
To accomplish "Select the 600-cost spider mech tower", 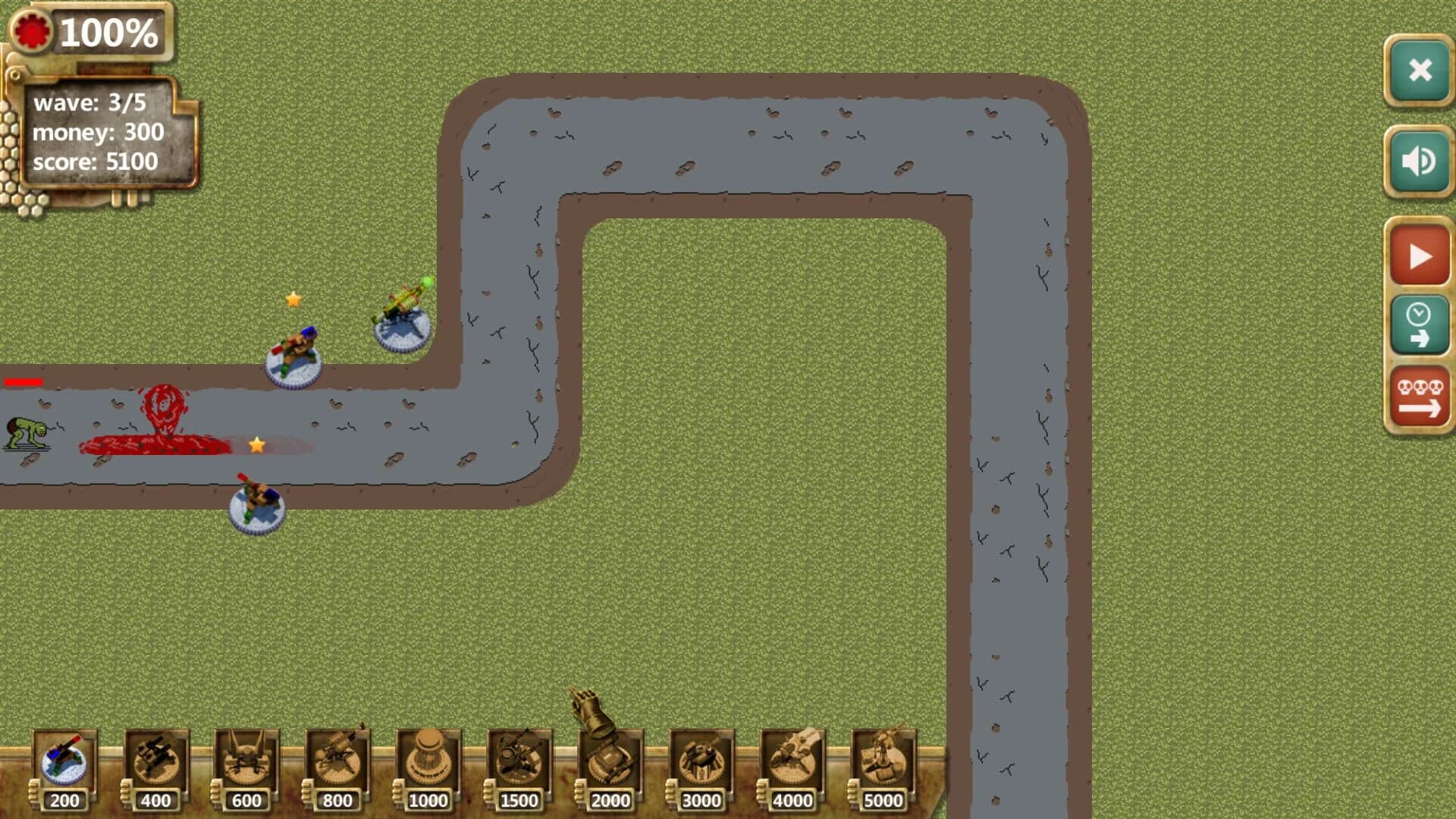I will 246,762.
